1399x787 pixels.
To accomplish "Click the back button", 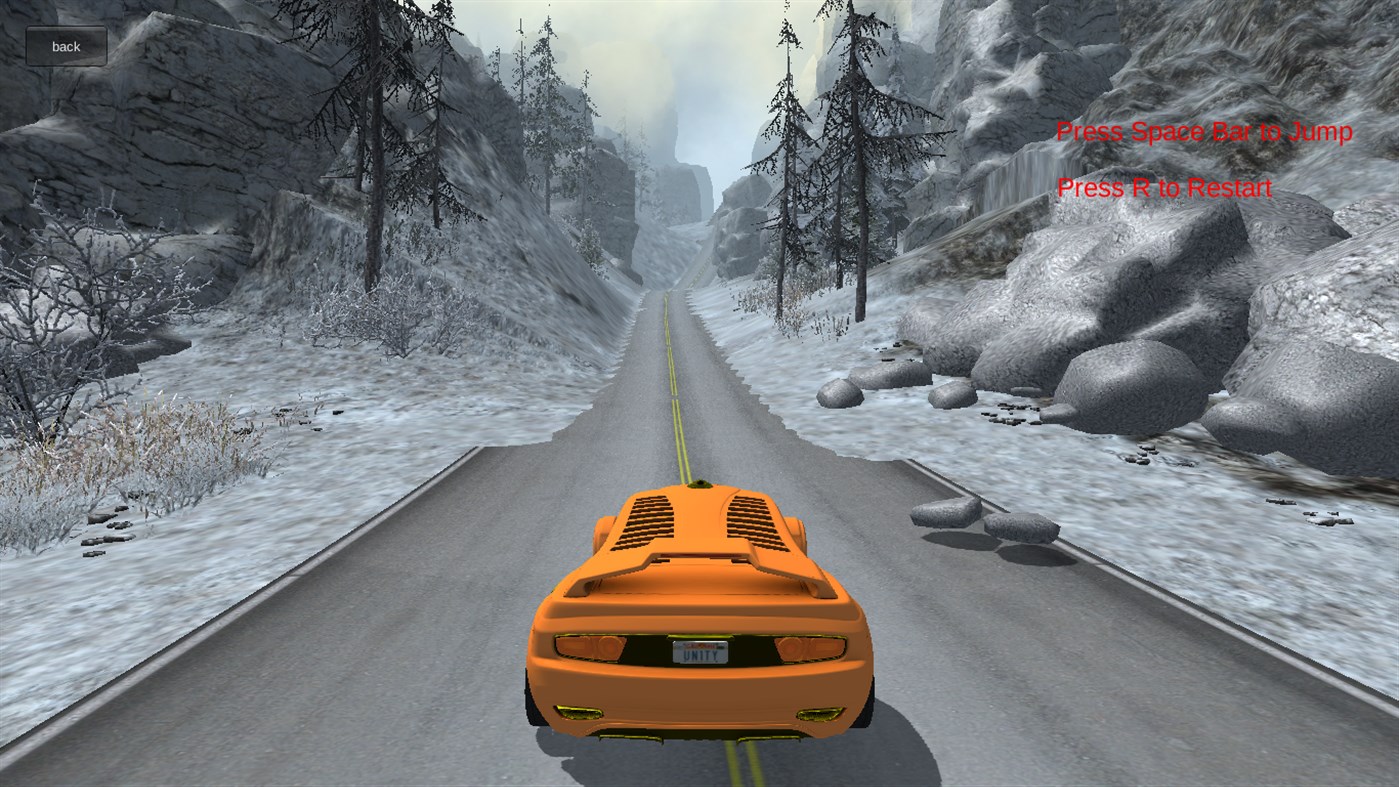I will point(65,45).
